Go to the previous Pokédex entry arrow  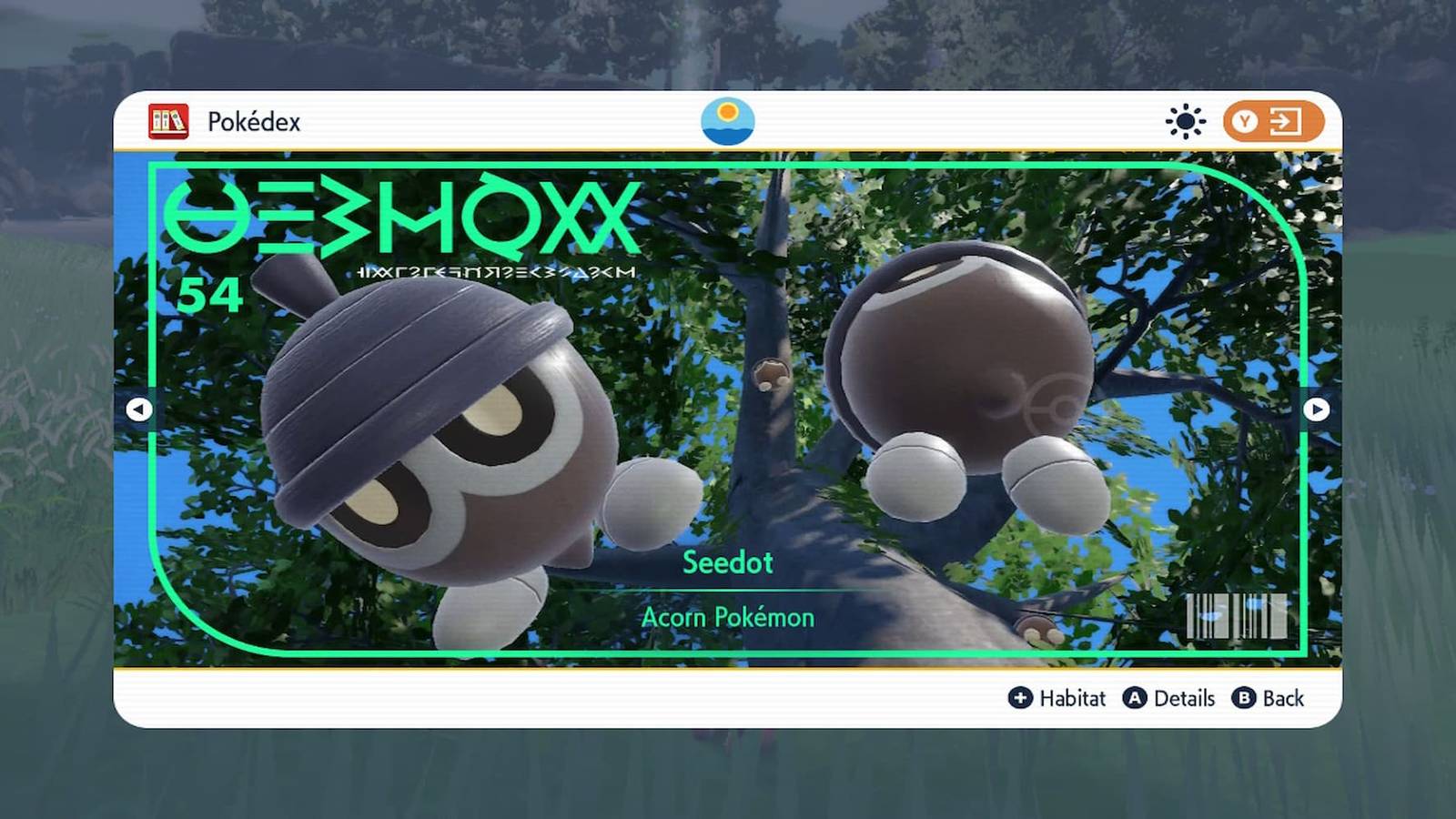point(138,409)
